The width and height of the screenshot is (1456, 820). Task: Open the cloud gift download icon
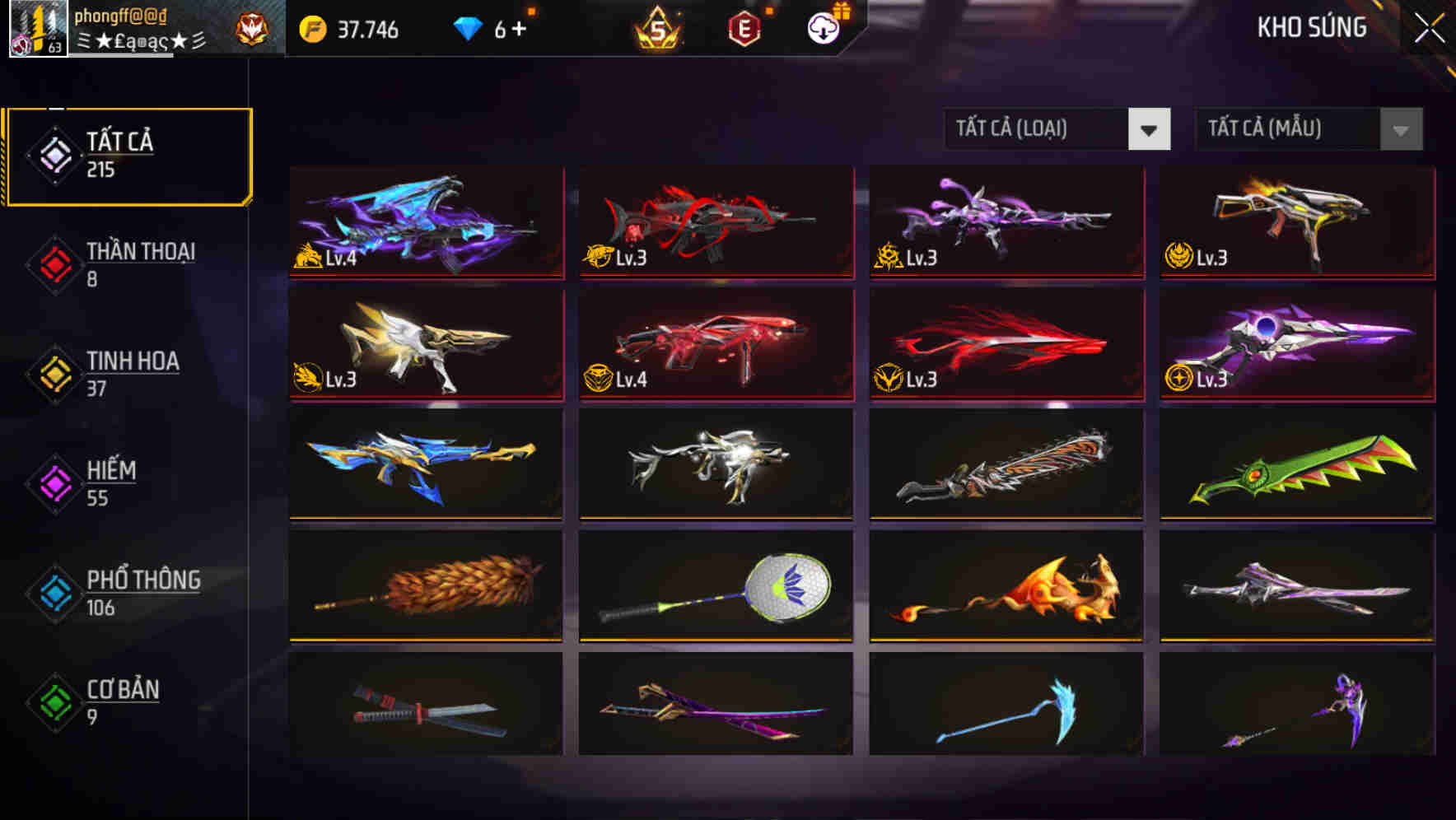[x=823, y=28]
